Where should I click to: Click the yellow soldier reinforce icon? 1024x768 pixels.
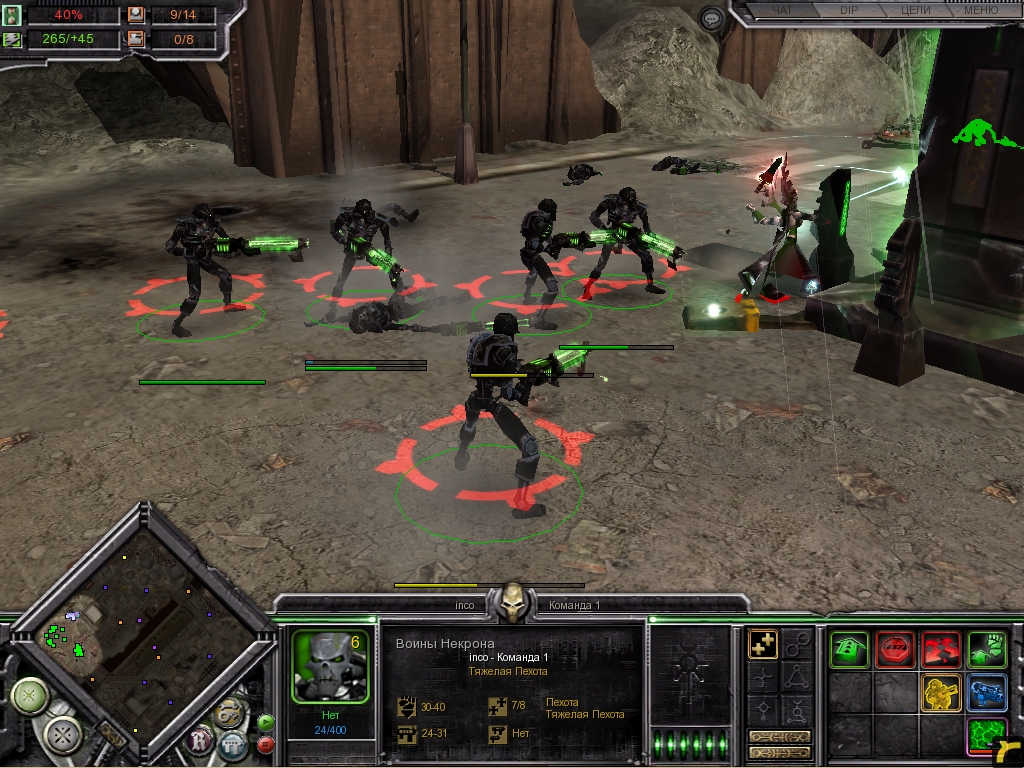click(x=941, y=692)
